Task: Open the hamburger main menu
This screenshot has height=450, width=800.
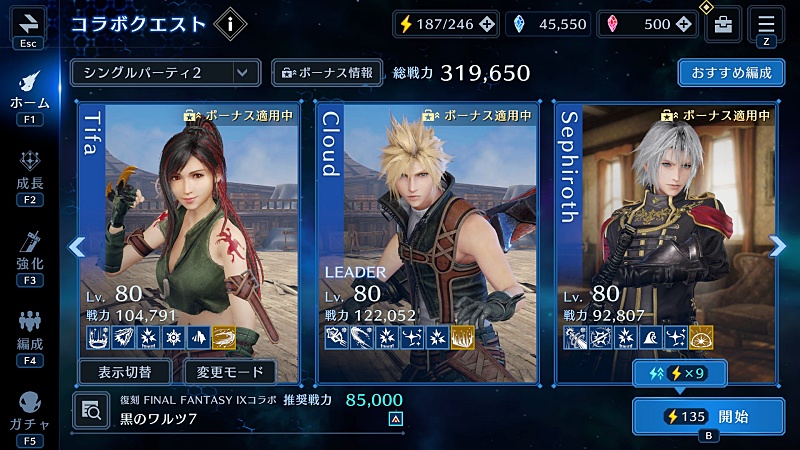Action: [766, 23]
